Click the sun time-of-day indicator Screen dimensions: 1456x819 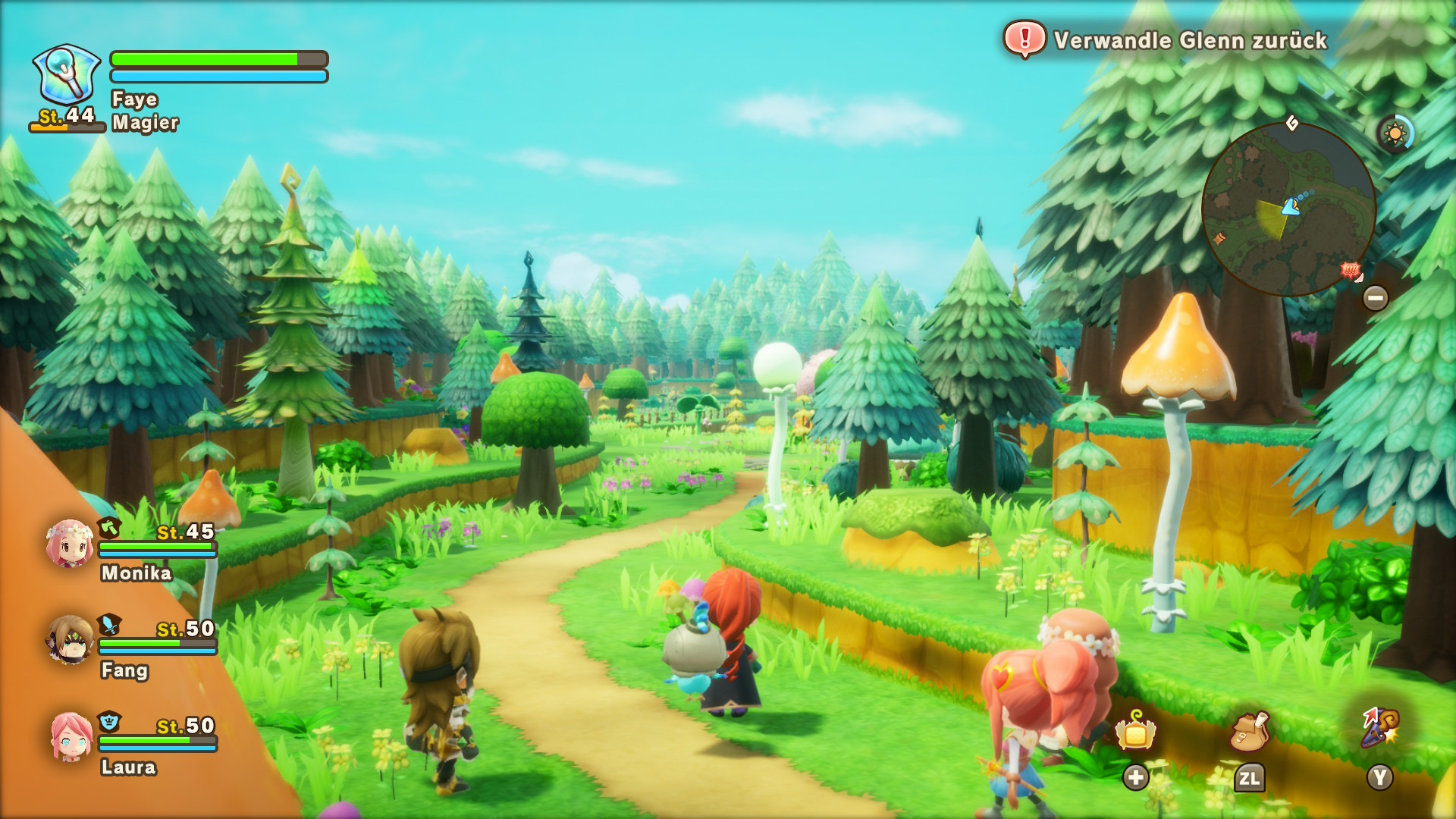[1395, 134]
